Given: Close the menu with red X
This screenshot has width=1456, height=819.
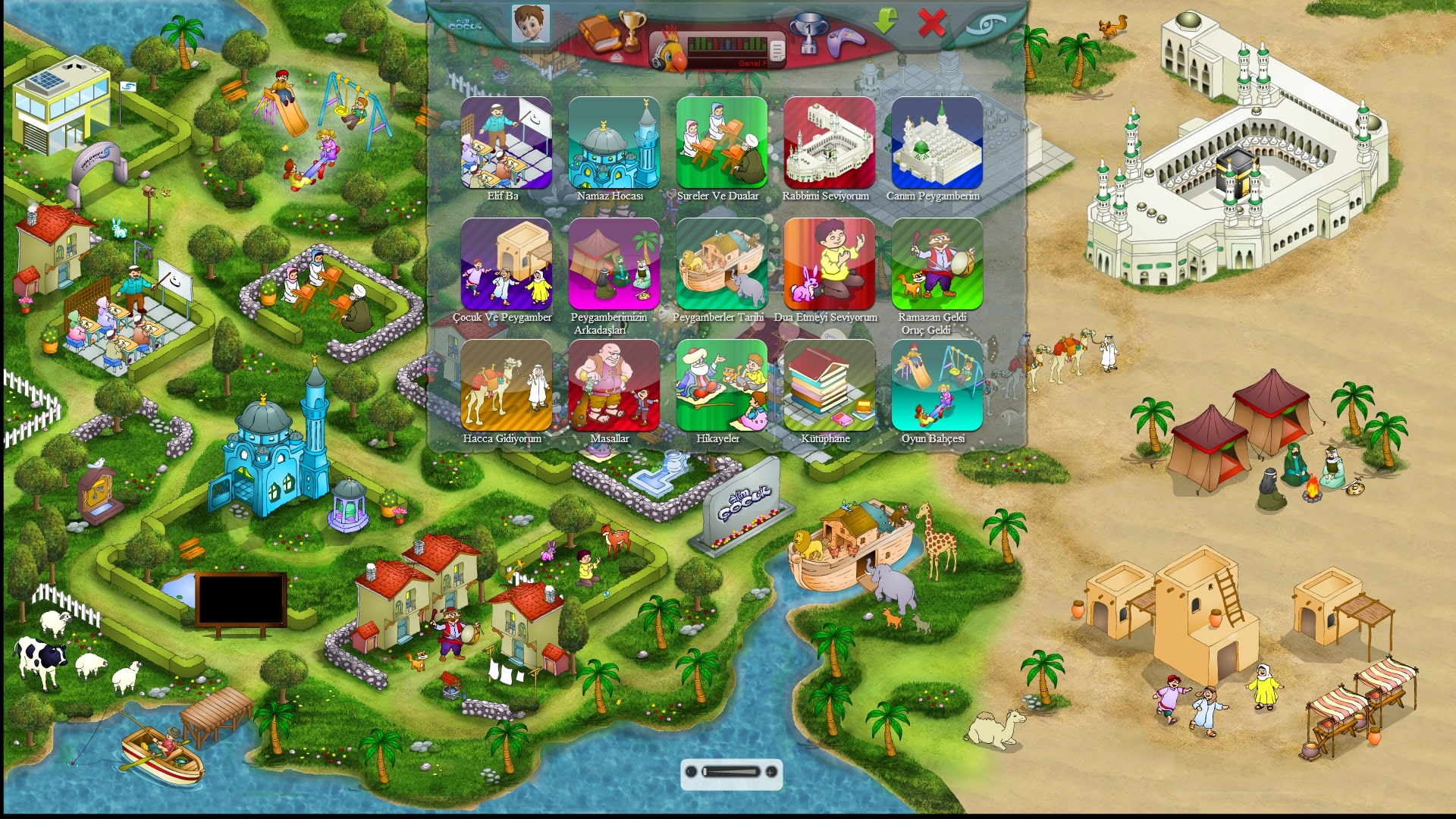Looking at the screenshot, I should pos(931,24).
